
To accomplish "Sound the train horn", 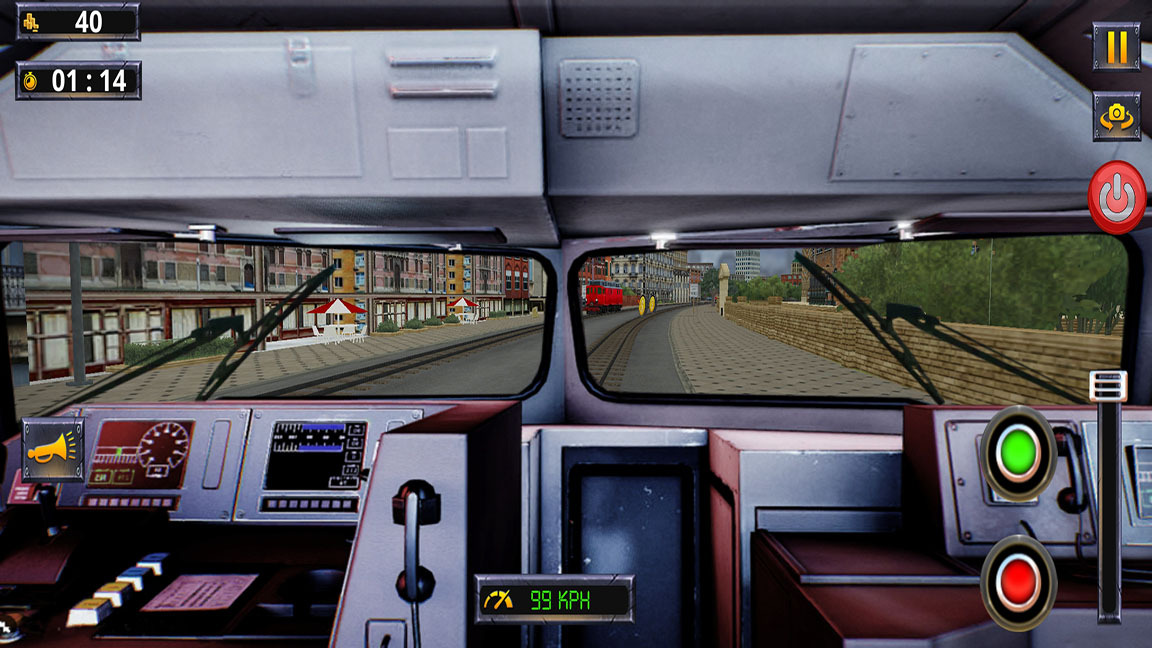I will point(53,450).
